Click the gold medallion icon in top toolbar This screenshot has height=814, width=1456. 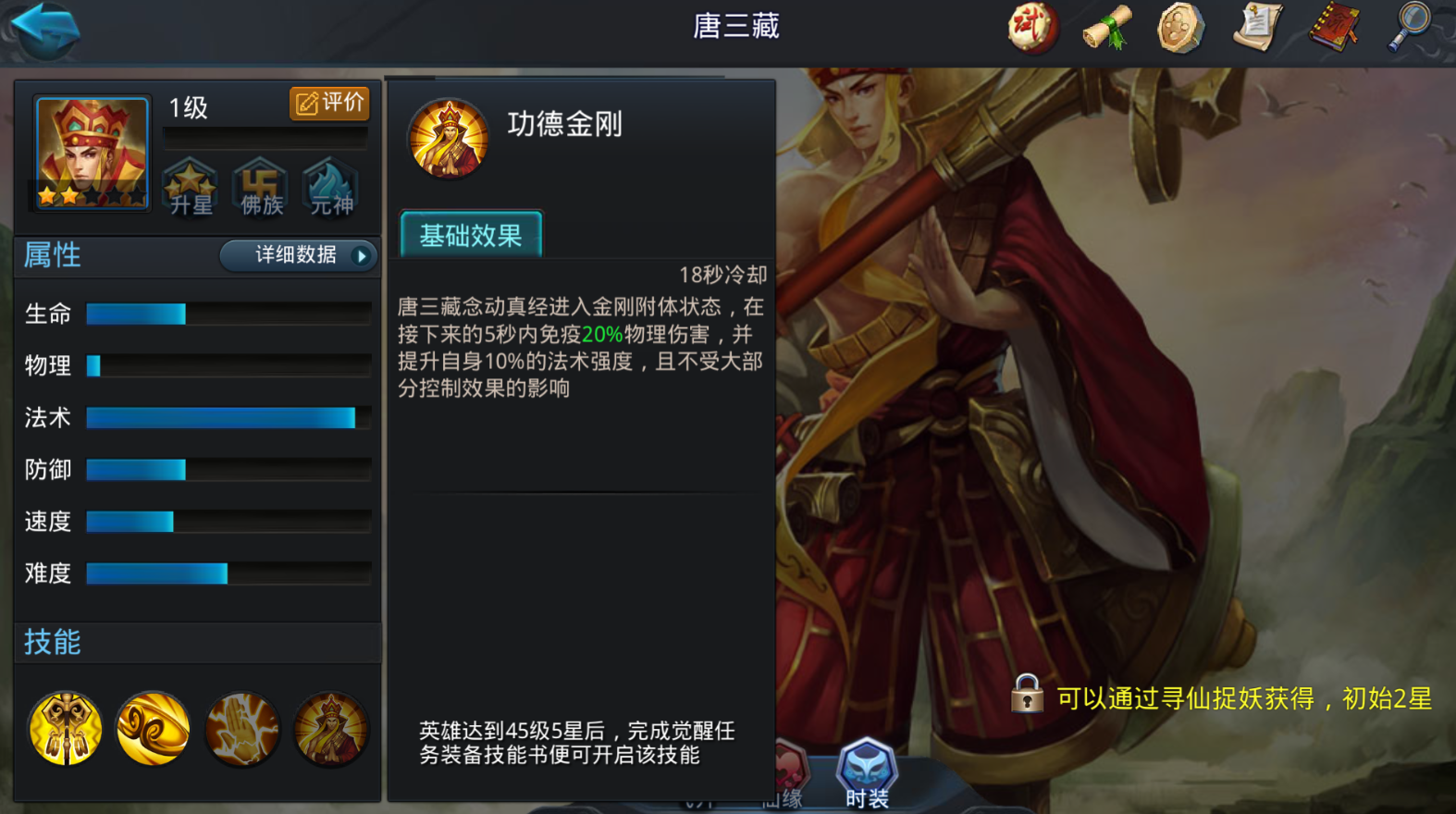[x=1179, y=28]
